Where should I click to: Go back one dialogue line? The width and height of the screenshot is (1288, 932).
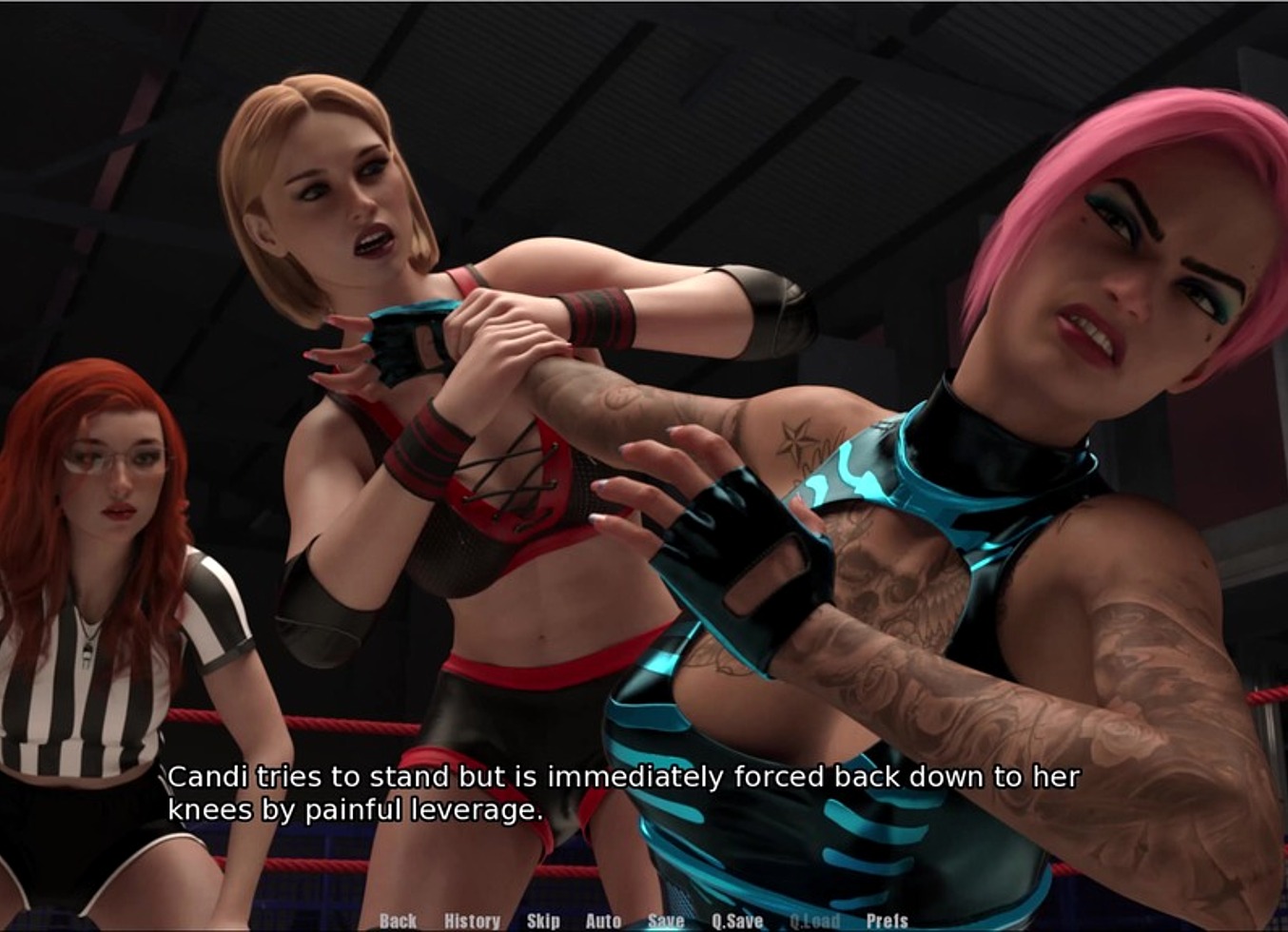(398, 921)
